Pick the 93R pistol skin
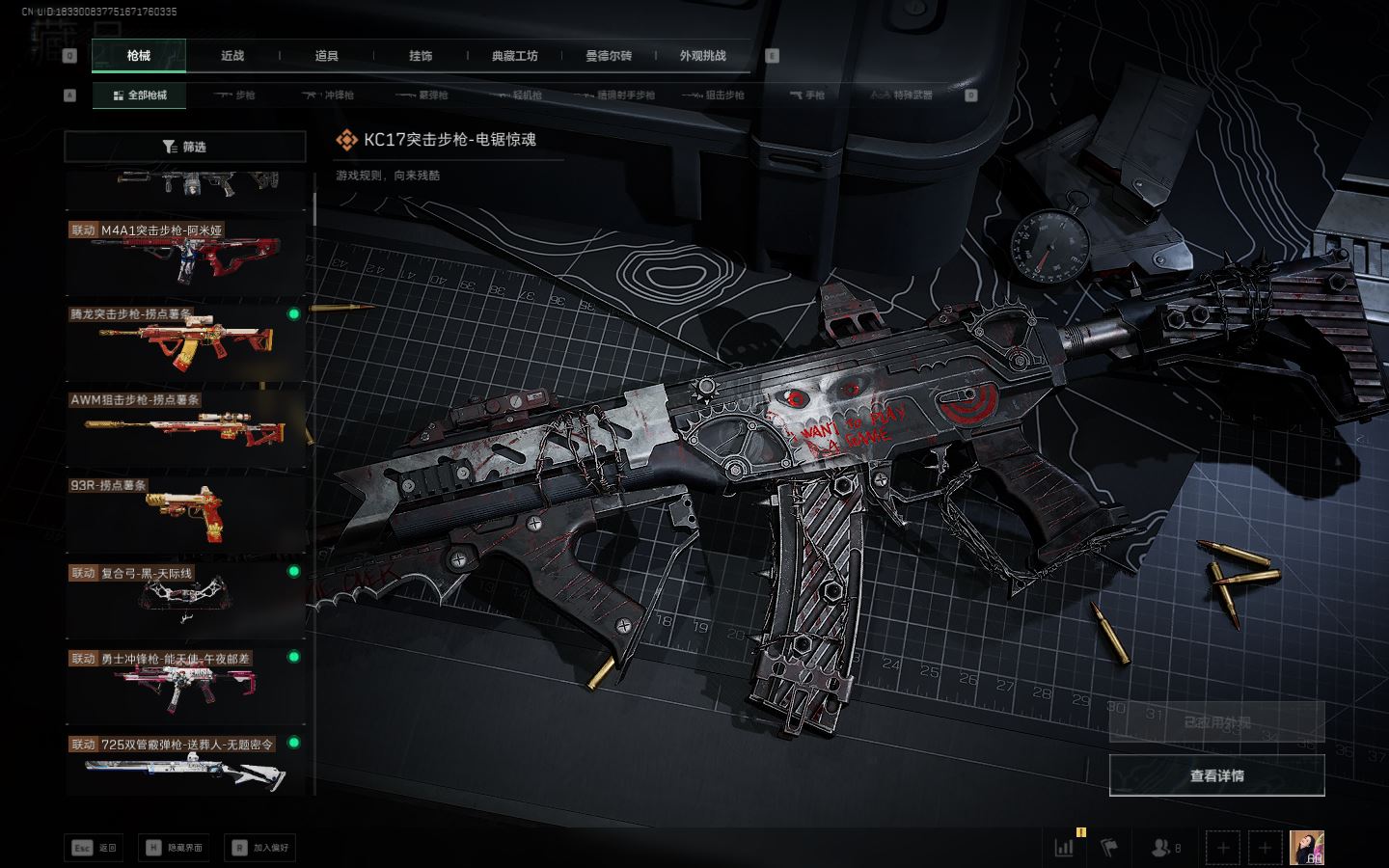The height and width of the screenshot is (868, 1389). coord(185,511)
